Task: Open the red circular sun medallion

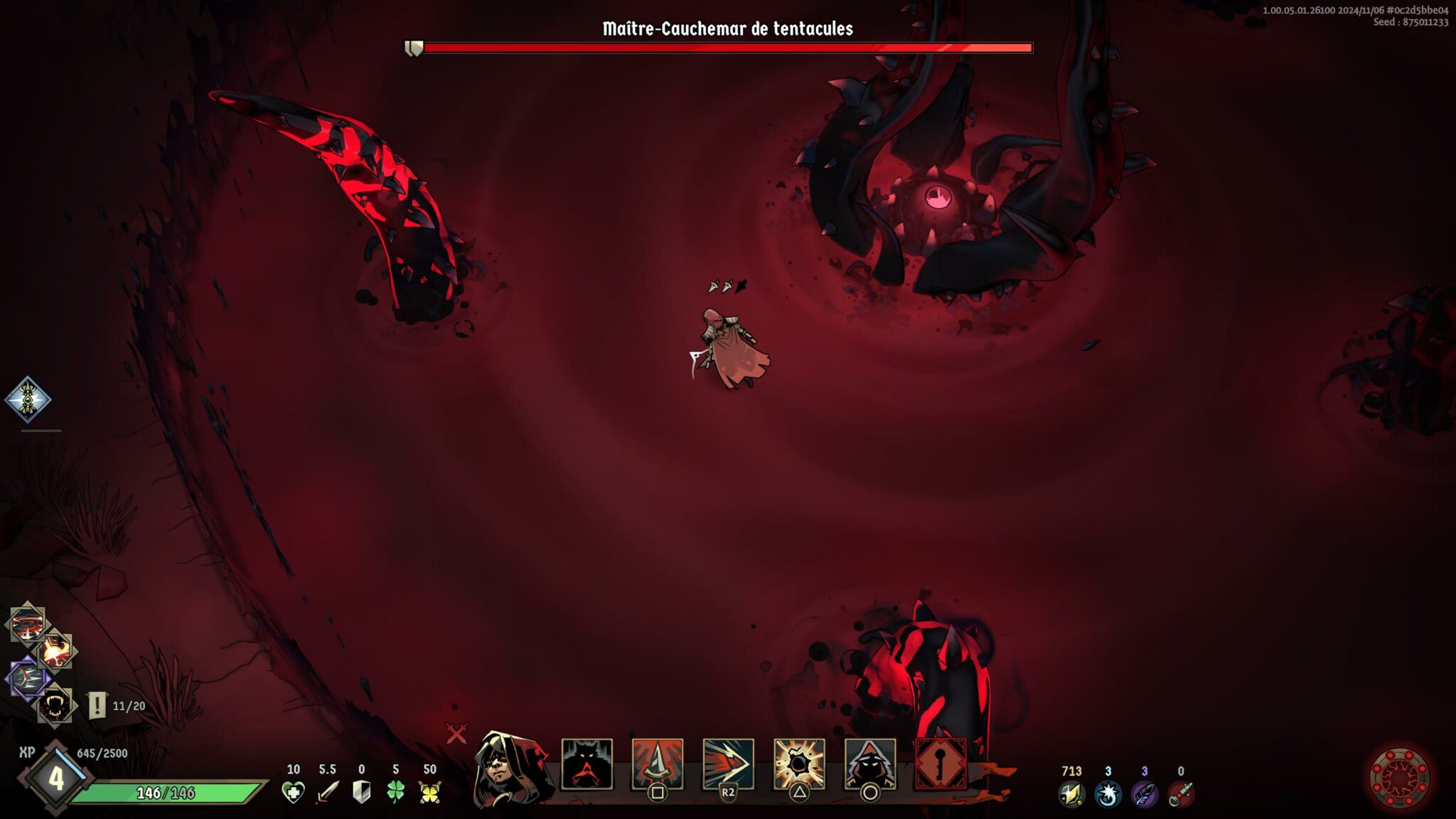Action: click(1399, 778)
